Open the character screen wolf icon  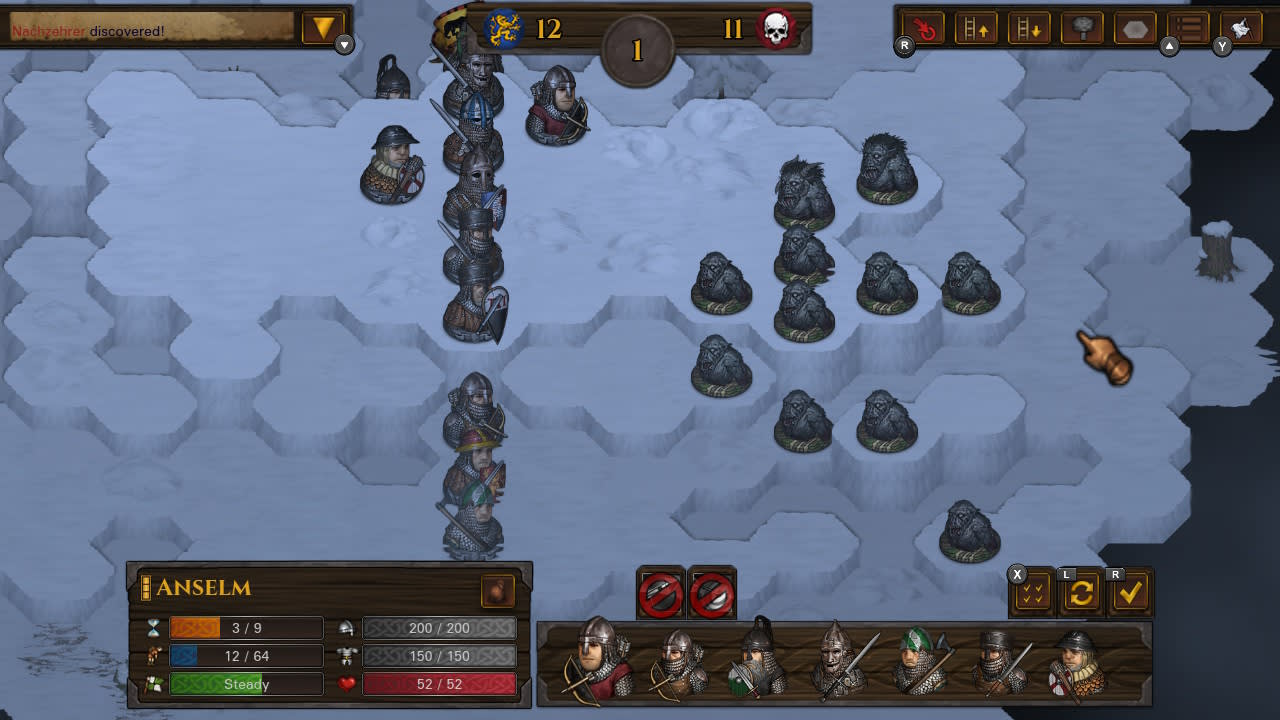[1241, 27]
